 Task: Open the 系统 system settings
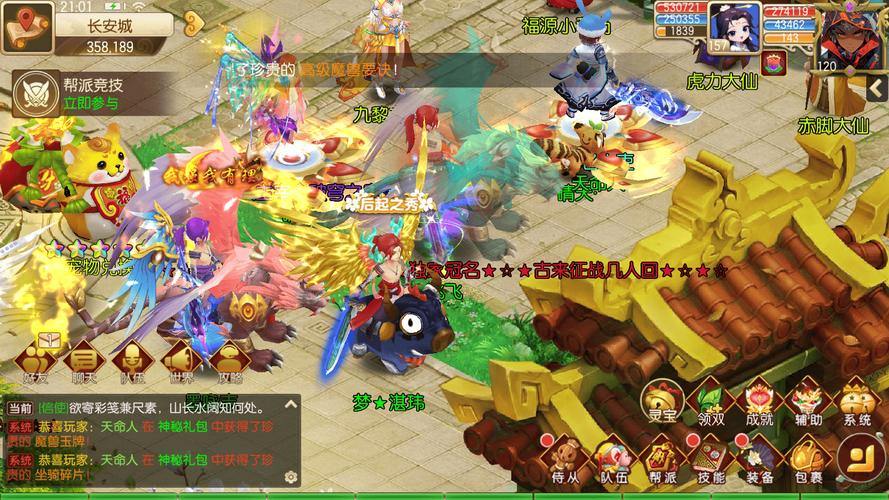coord(857,402)
